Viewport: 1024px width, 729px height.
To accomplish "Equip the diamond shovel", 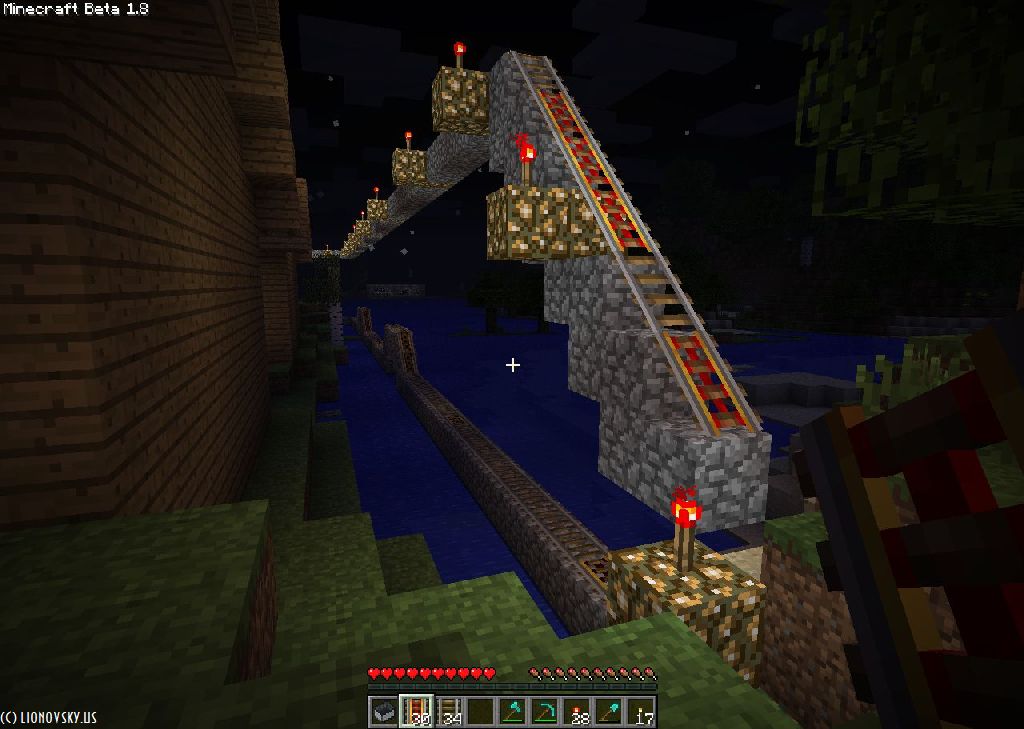I will [609, 712].
